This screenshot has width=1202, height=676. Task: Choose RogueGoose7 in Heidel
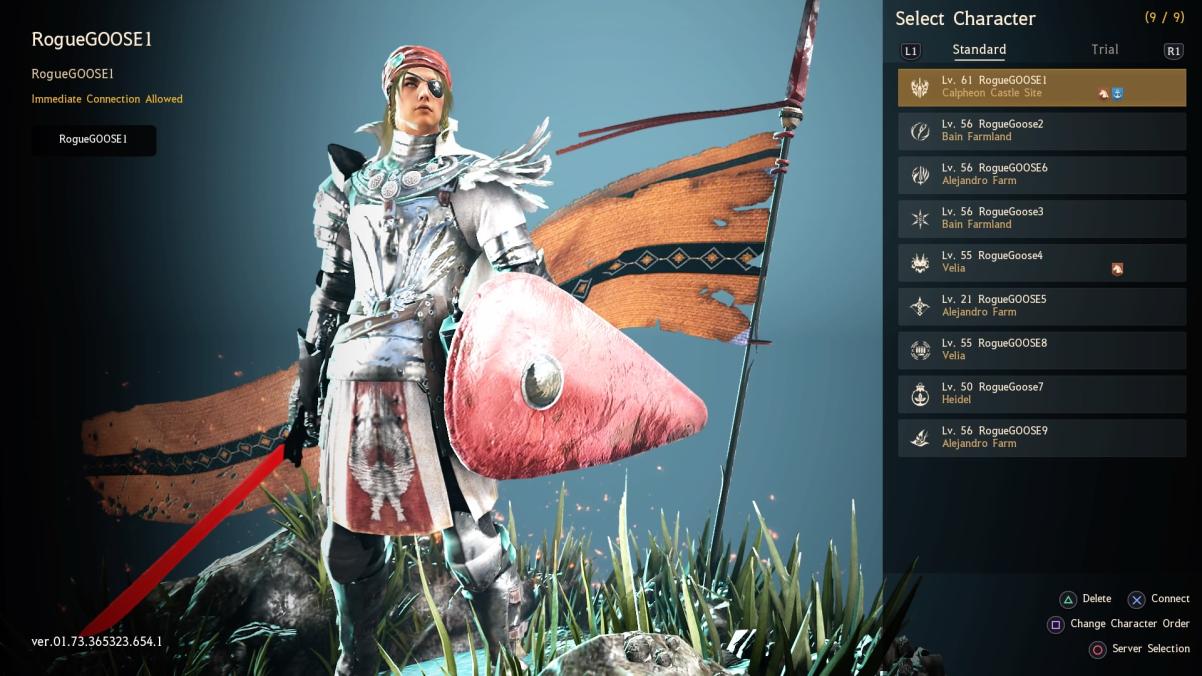(x=1041, y=394)
